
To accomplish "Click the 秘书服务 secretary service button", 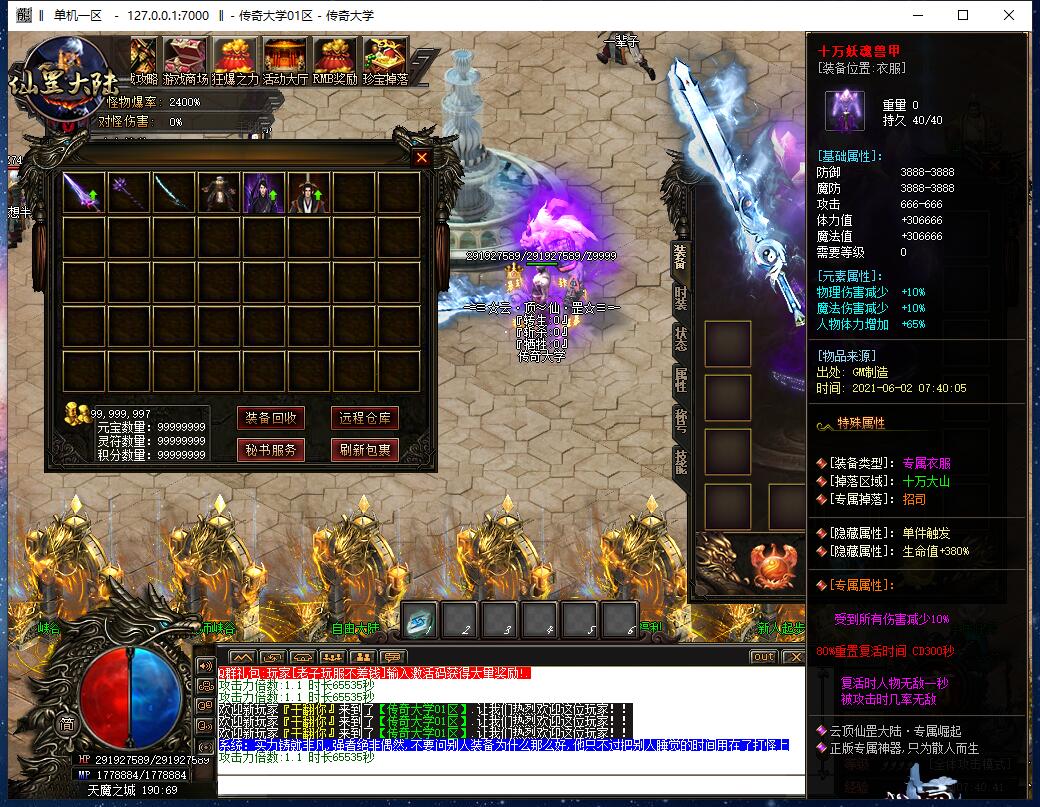I will pyautogui.click(x=270, y=450).
